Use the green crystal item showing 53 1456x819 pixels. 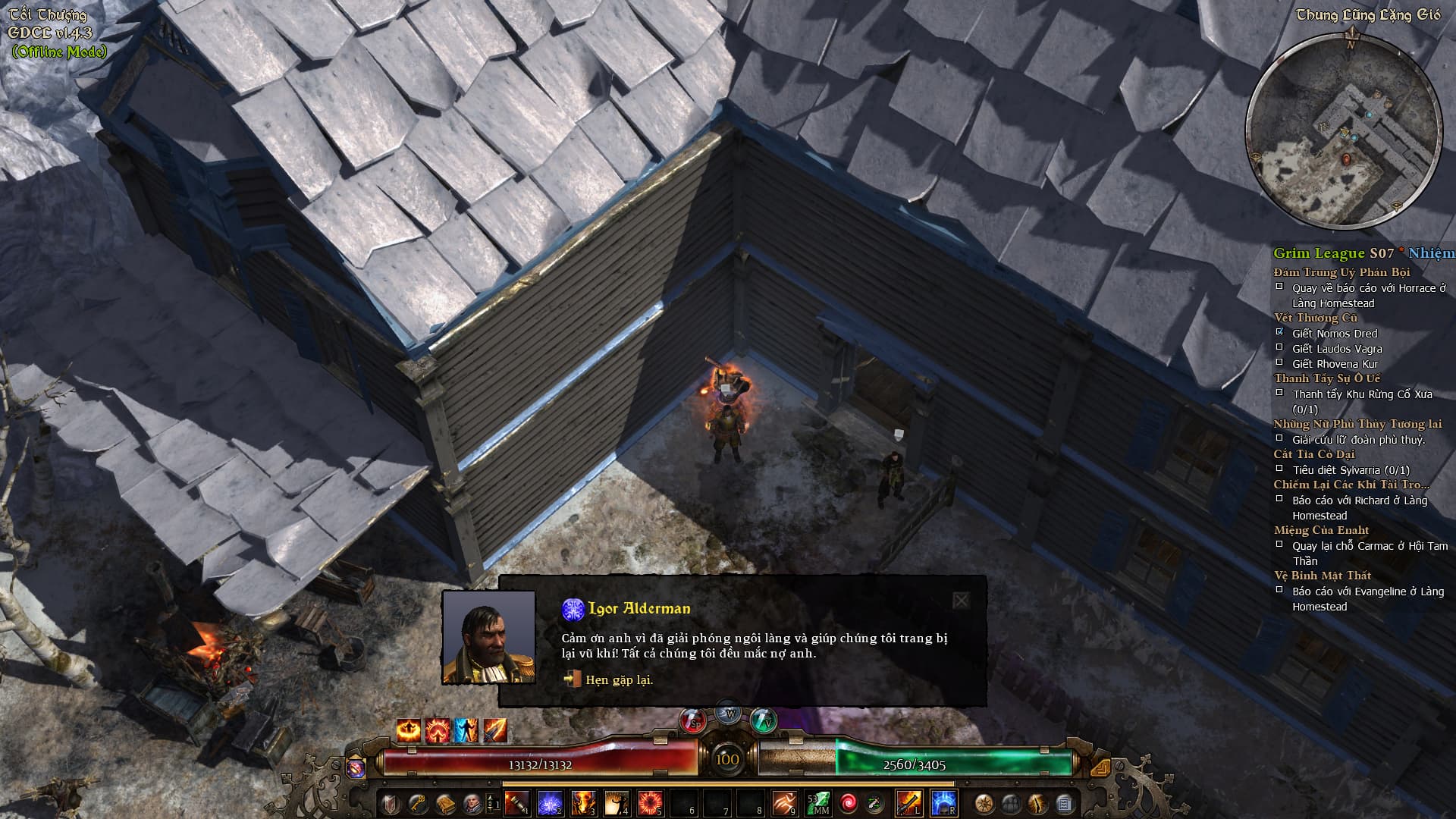coord(817,803)
